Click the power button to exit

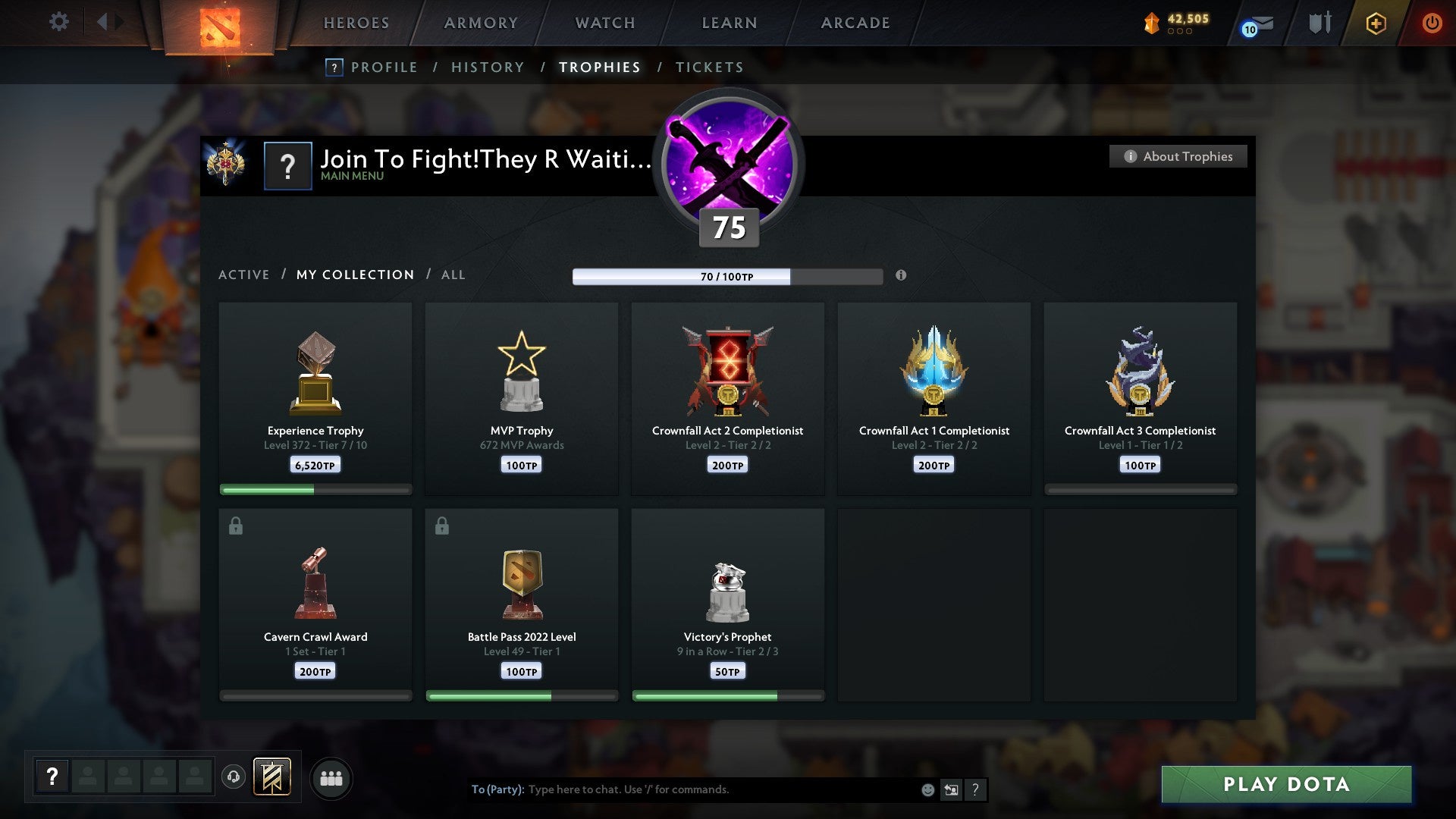point(1432,23)
